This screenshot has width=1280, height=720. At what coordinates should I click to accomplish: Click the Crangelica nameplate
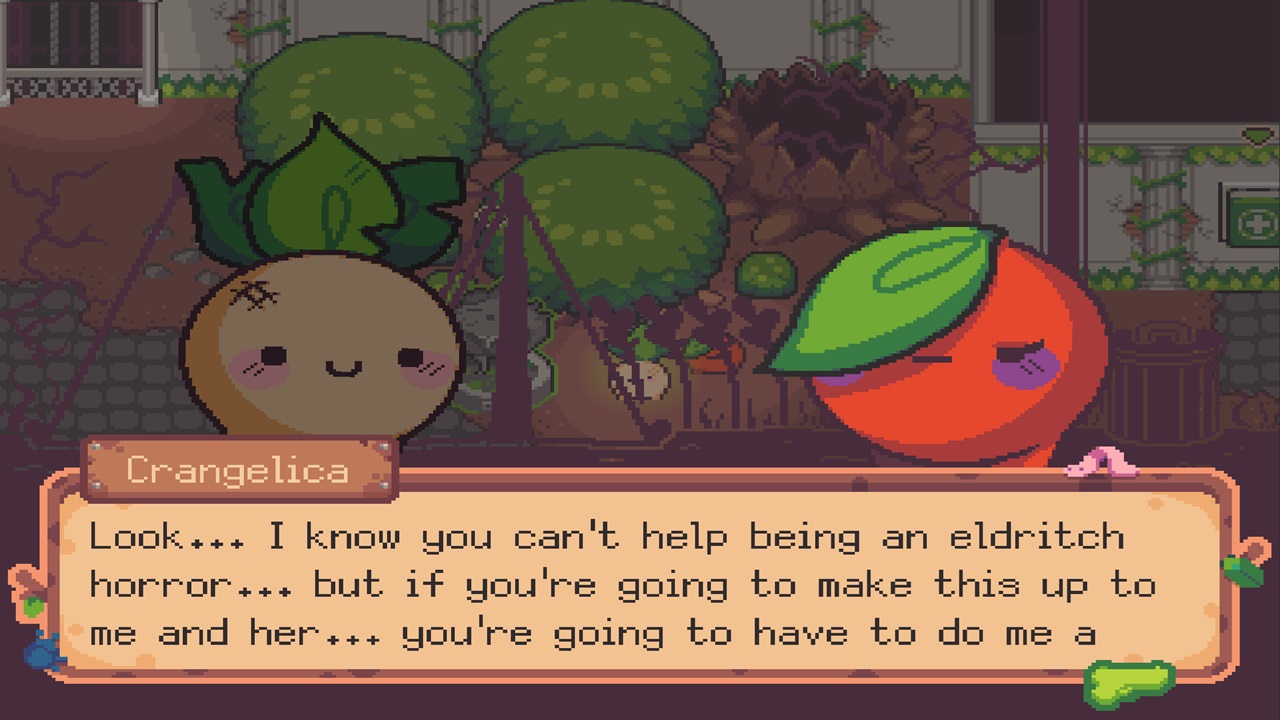coord(240,468)
